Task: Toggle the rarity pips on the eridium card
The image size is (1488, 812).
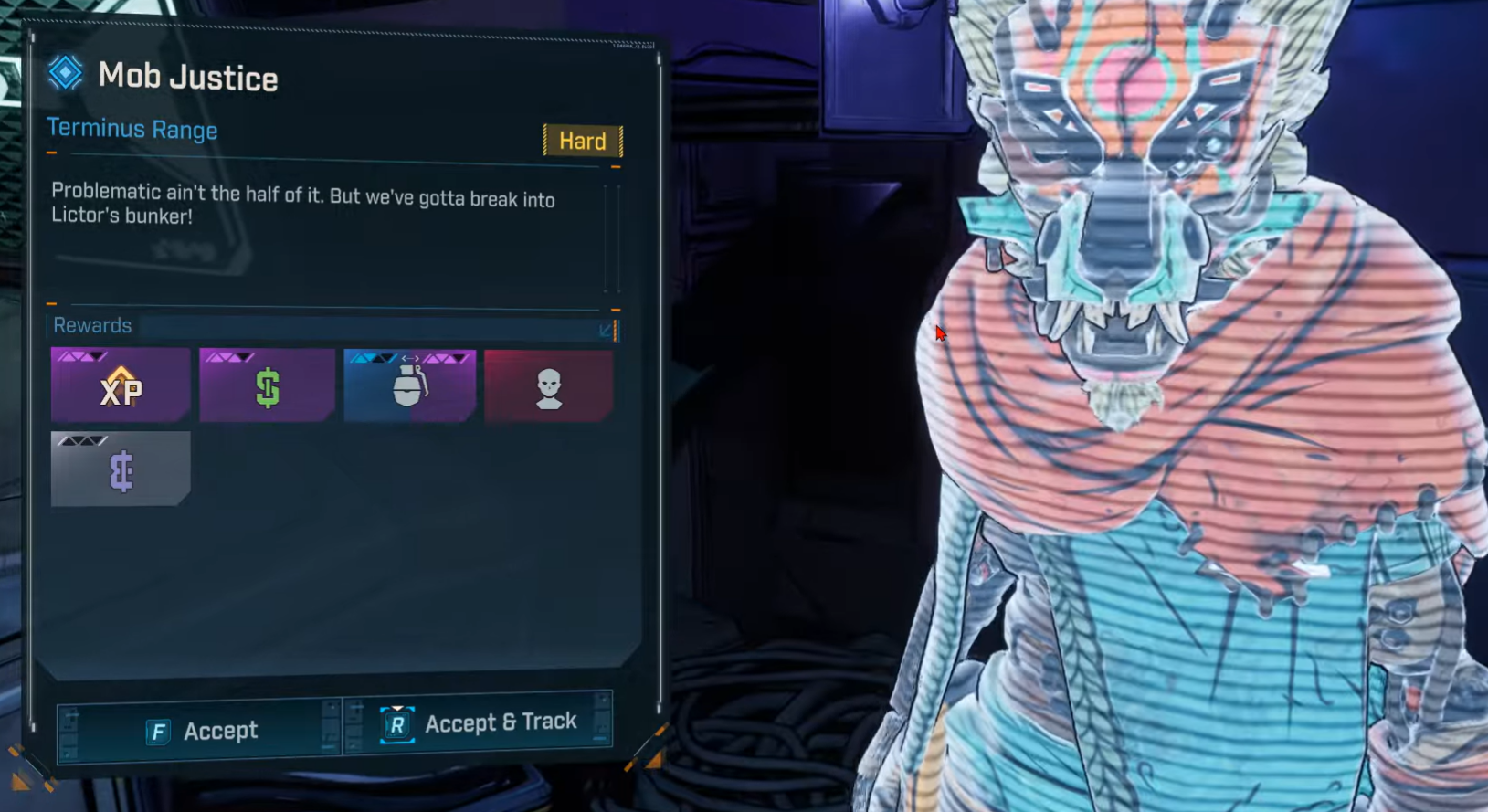Action: [80, 440]
